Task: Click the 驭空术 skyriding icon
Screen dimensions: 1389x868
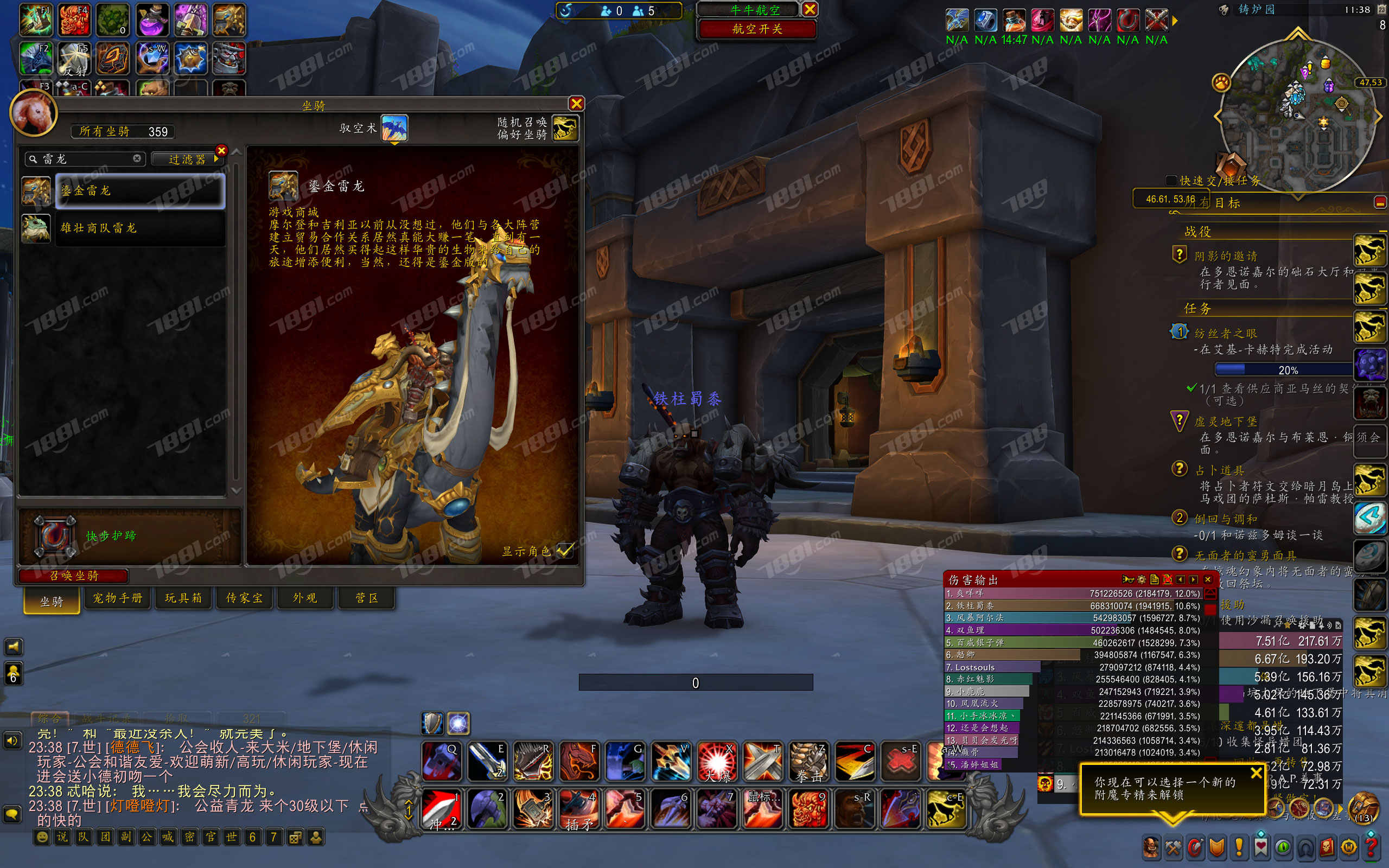Action: 394,127
